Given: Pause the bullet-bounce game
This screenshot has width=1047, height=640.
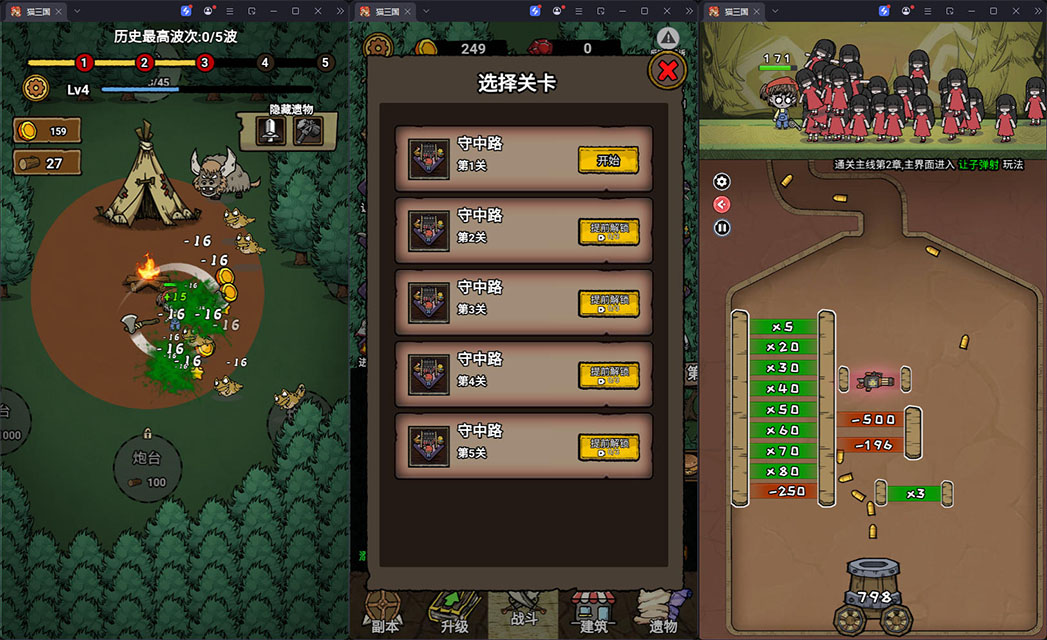Looking at the screenshot, I should point(722,228).
